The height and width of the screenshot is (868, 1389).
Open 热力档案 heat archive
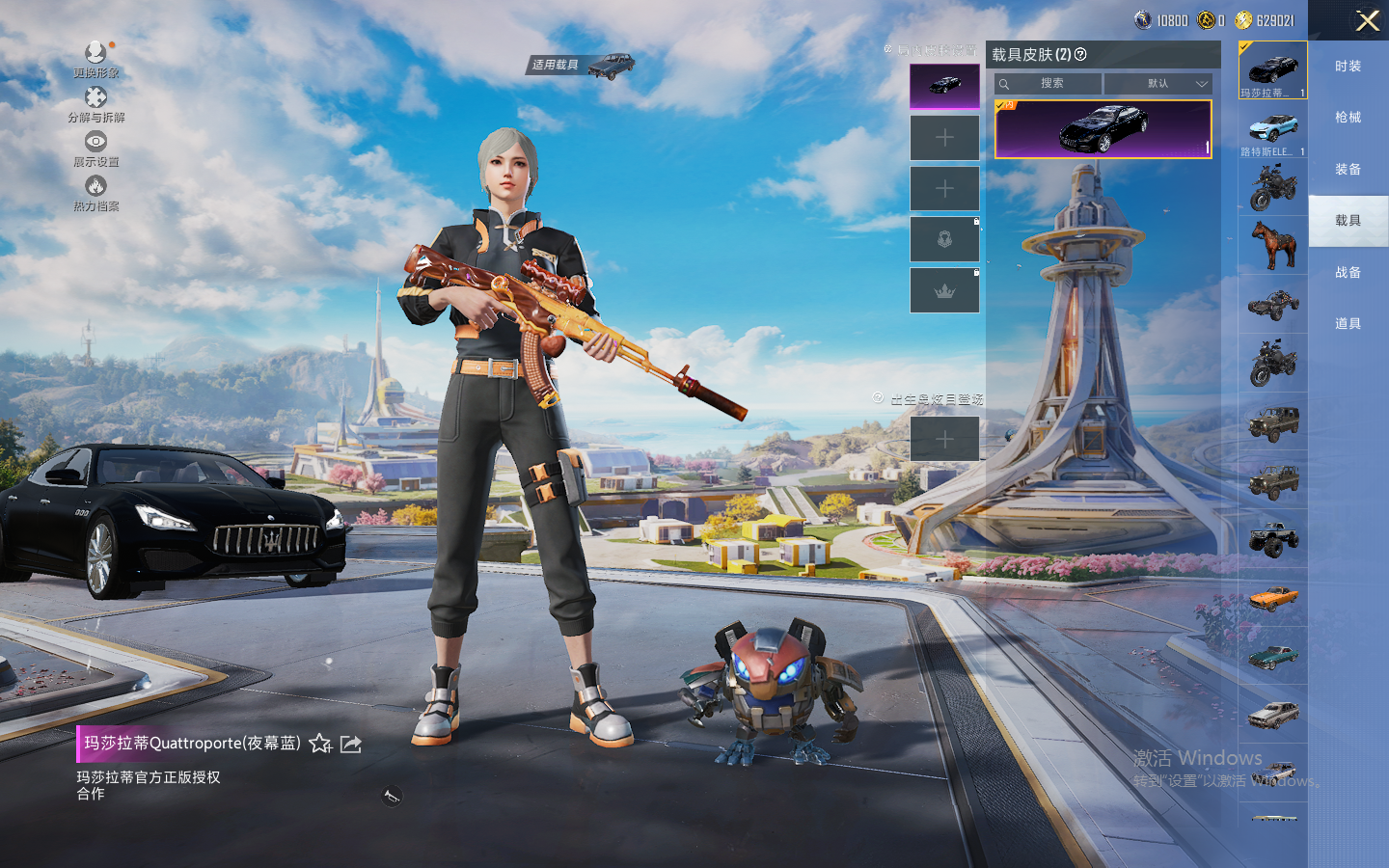coord(95,193)
